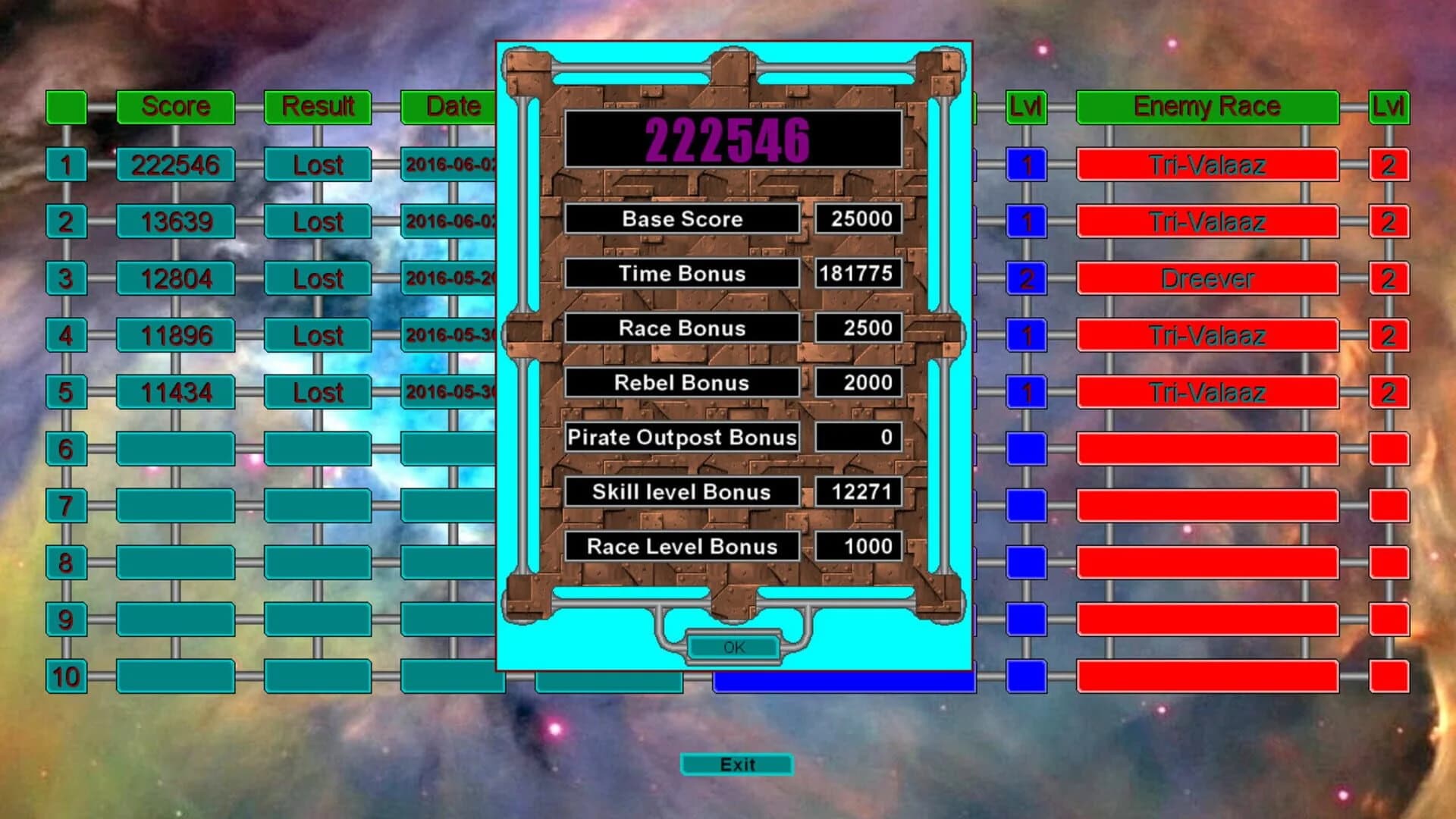1456x819 pixels.
Task: Click the rank 5 row number
Action: pos(67,391)
